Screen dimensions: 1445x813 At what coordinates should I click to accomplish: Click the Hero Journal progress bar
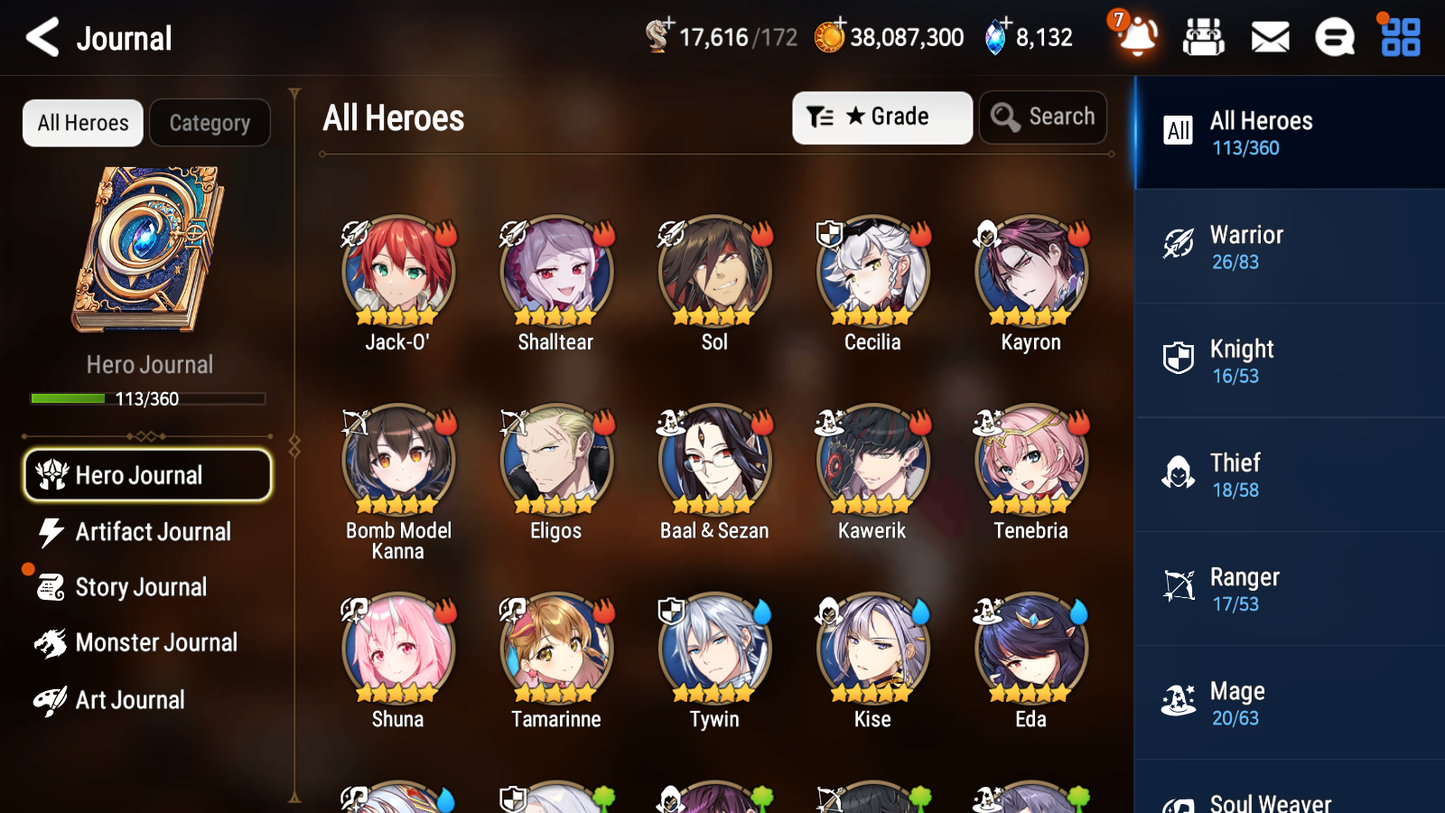[x=150, y=398]
